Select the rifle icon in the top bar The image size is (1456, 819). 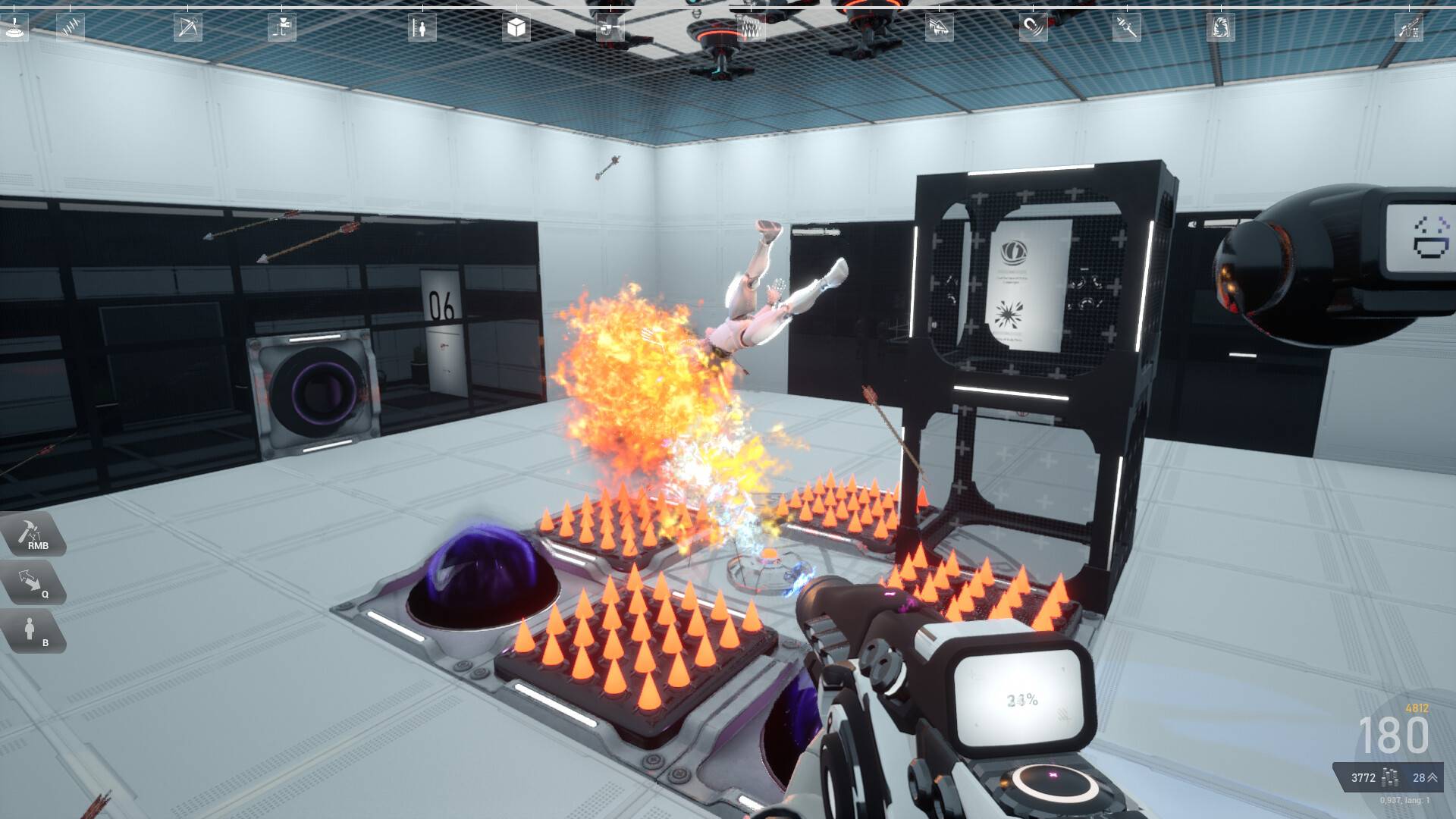tap(1408, 28)
